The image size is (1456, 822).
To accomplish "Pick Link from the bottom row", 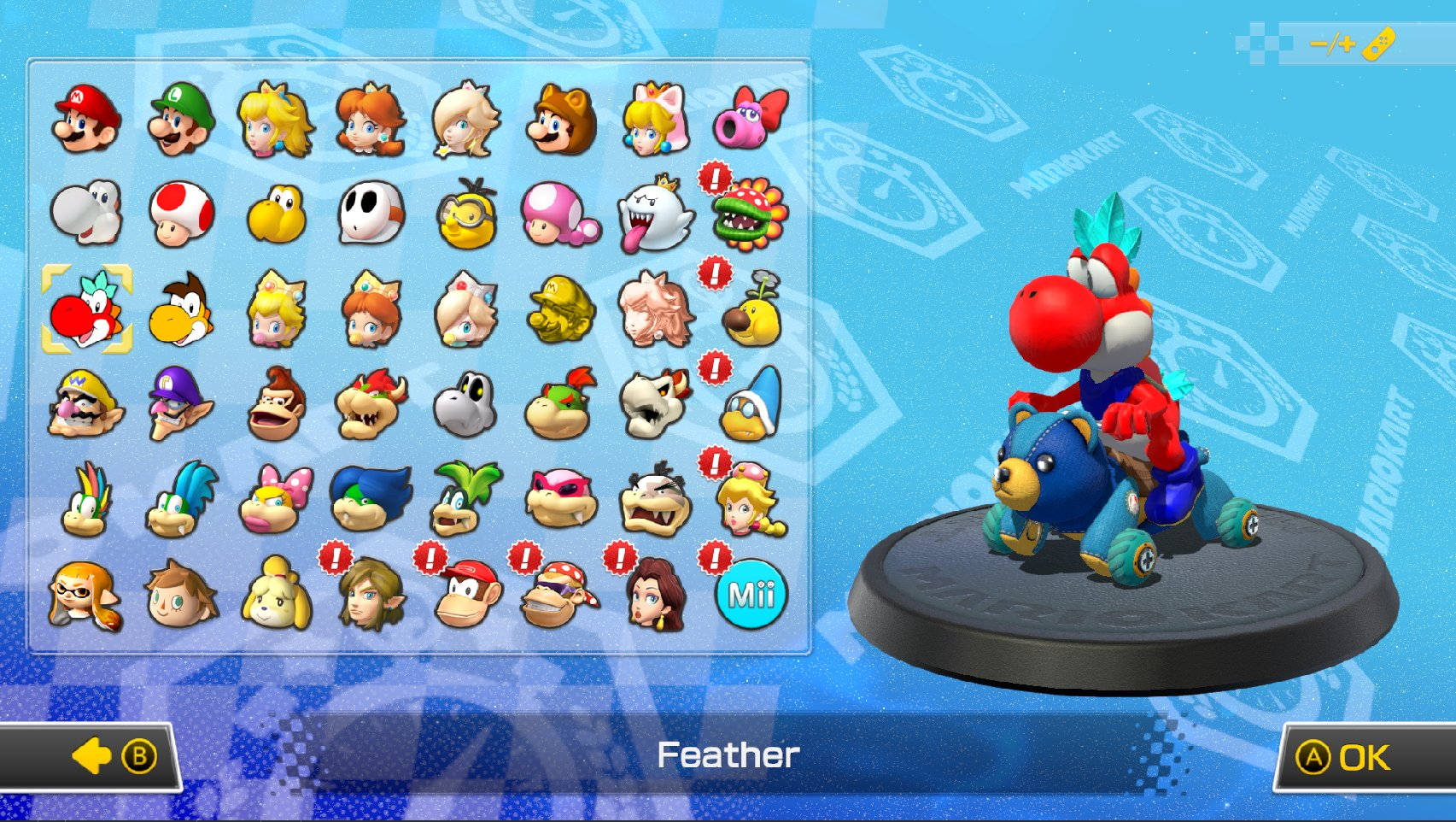I will 371,595.
